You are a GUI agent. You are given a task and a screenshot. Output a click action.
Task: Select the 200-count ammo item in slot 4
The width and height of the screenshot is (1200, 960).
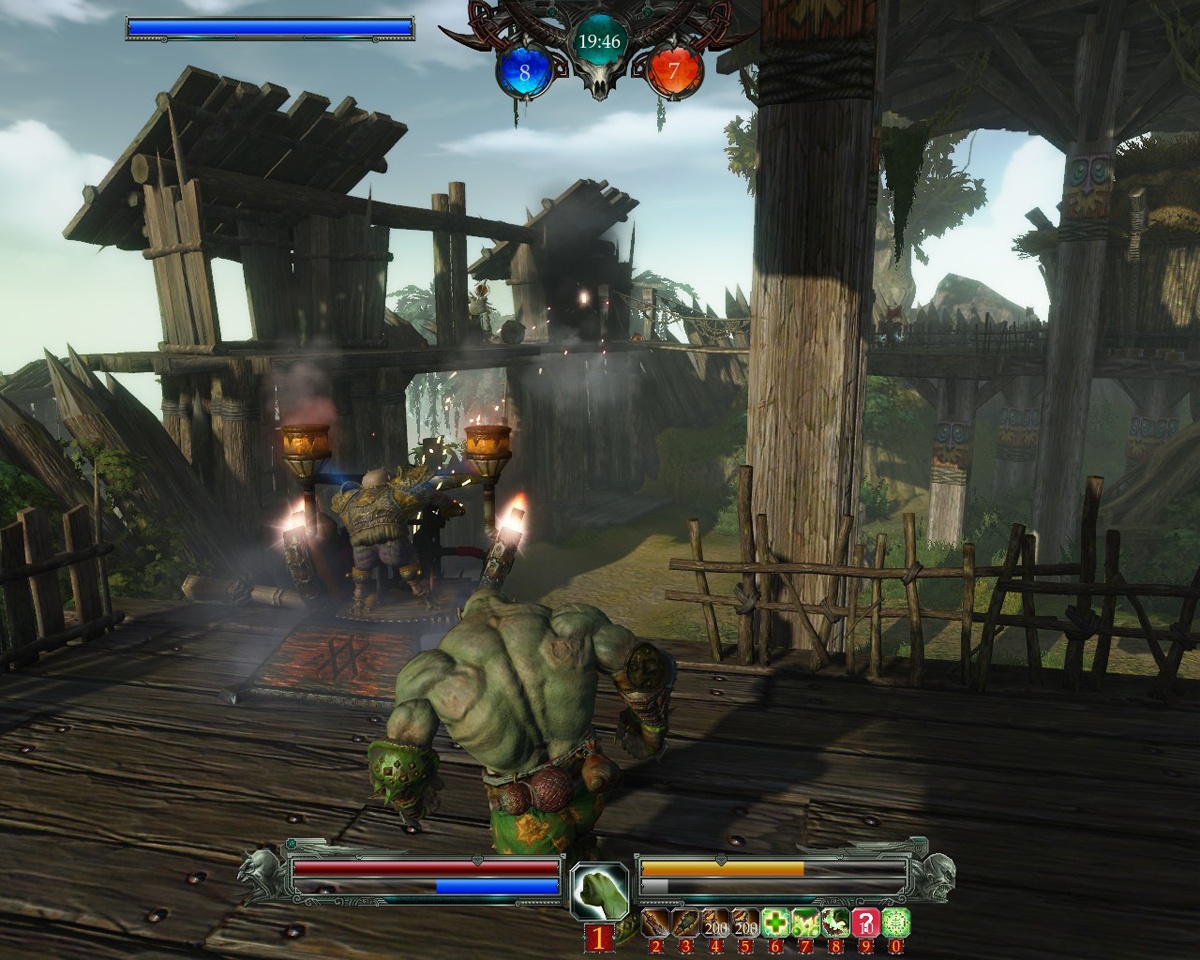[x=716, y=922]
